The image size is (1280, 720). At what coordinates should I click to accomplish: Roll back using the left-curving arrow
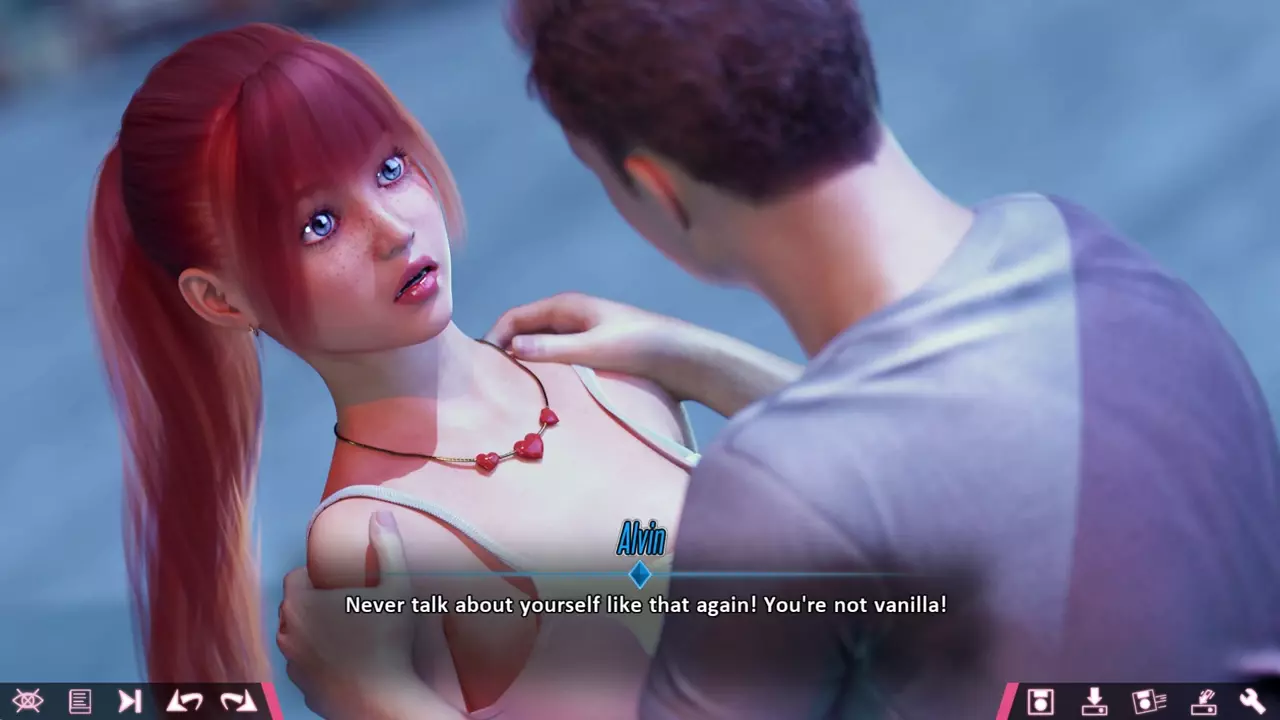[184, 701]
